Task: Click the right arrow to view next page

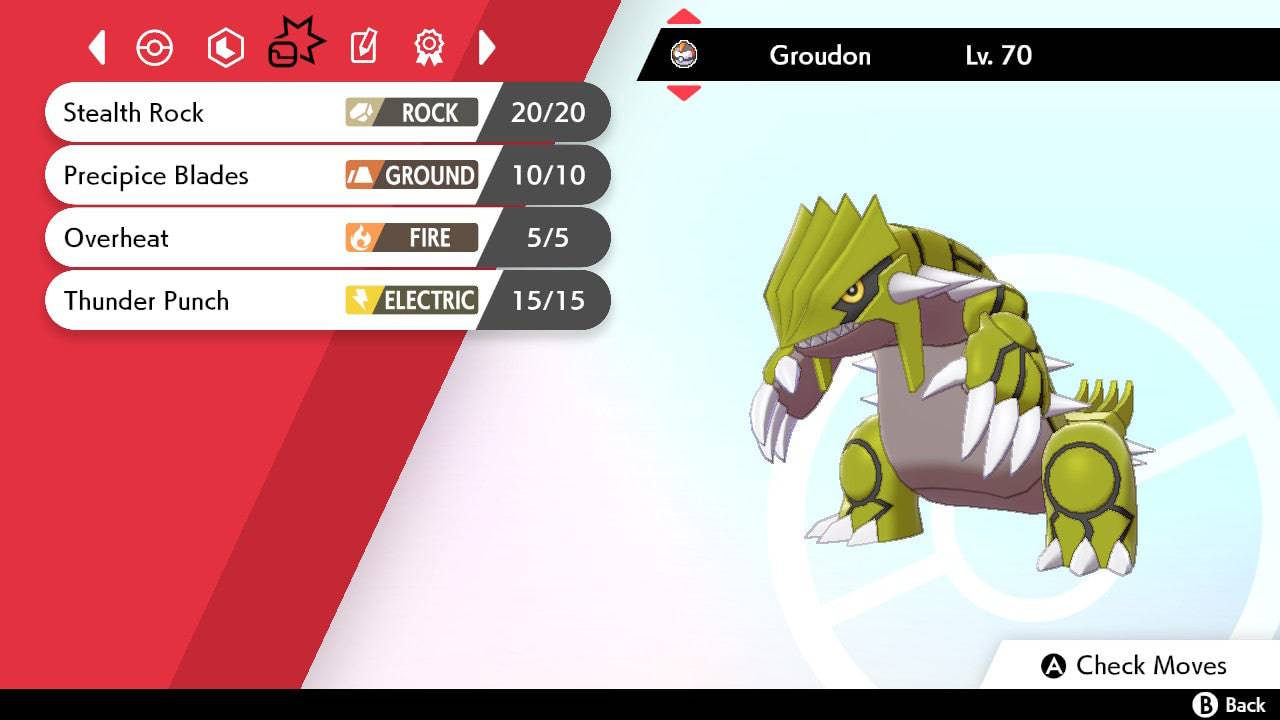Action: click(x=488, y=46)
